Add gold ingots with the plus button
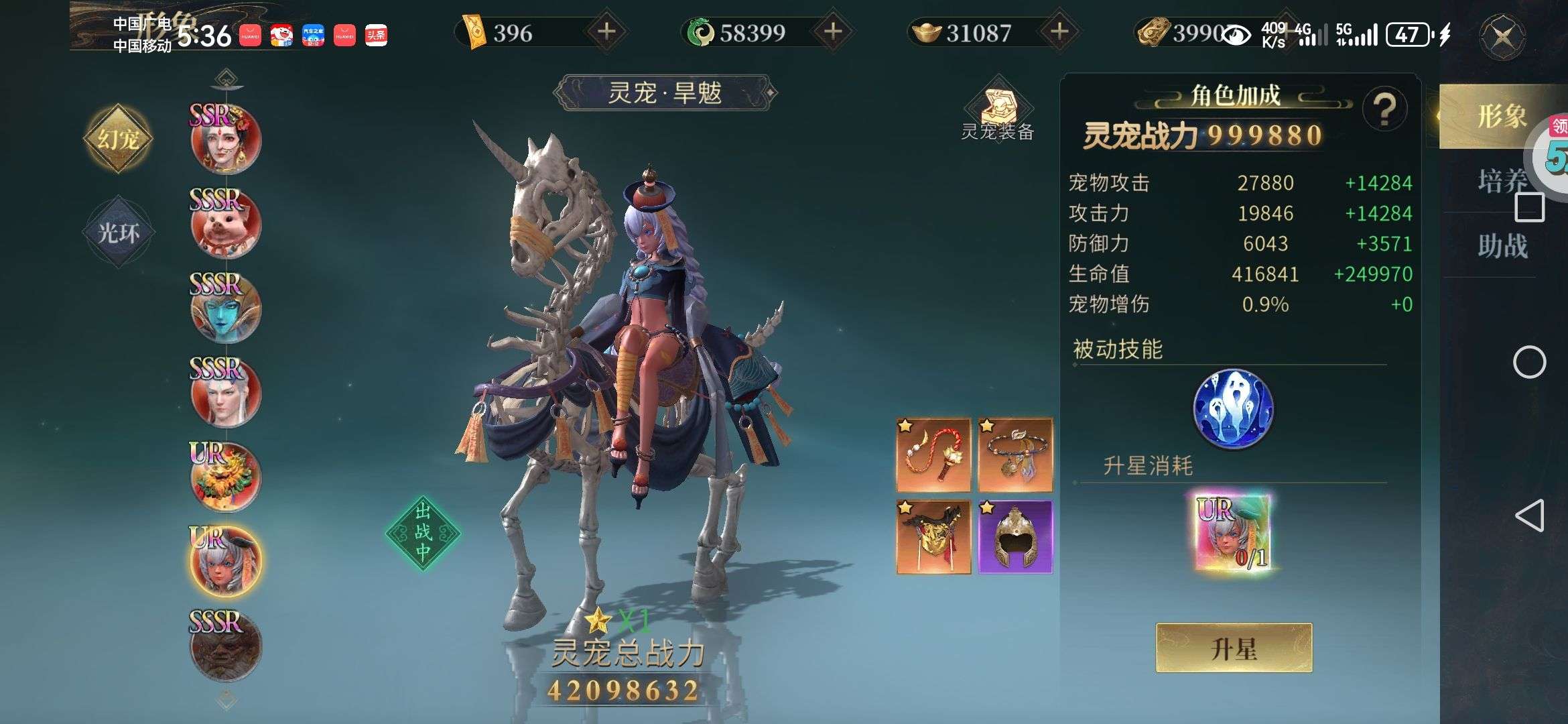This screenshot has width=1568, height=724. pyautogui.click(x=1059, y=32)
